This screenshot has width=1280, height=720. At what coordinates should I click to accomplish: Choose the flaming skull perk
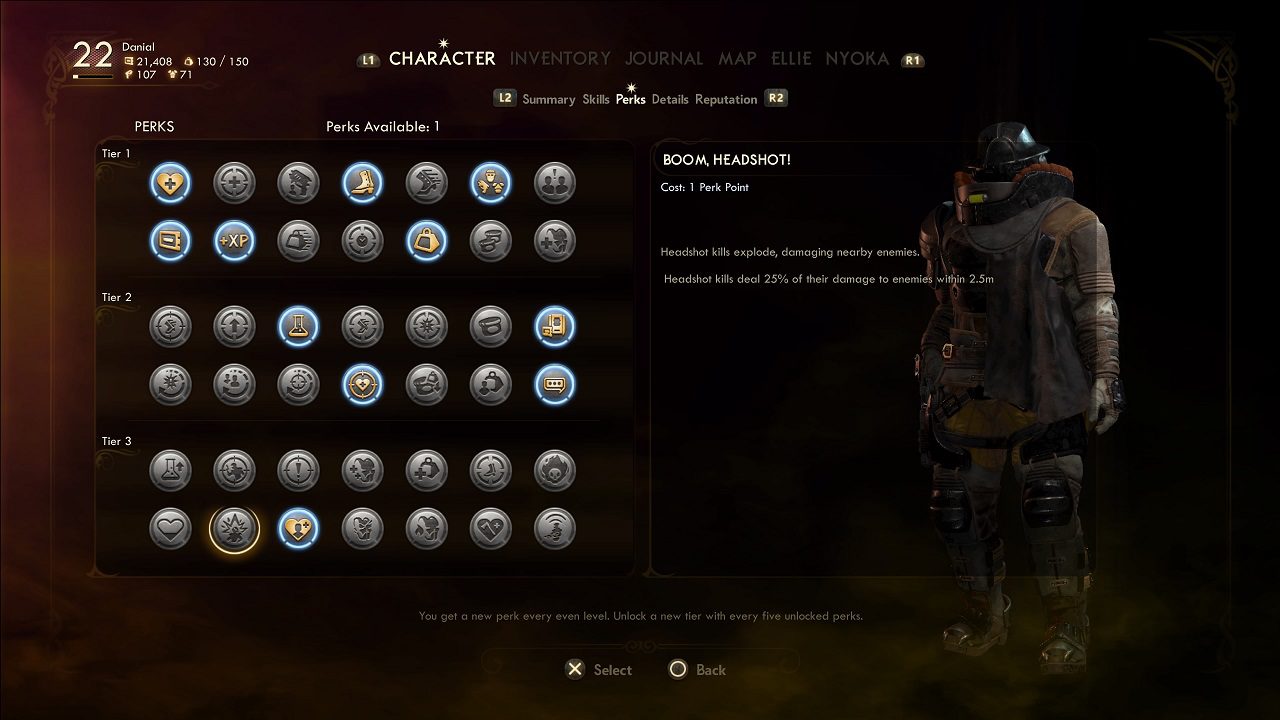(554, 470)
